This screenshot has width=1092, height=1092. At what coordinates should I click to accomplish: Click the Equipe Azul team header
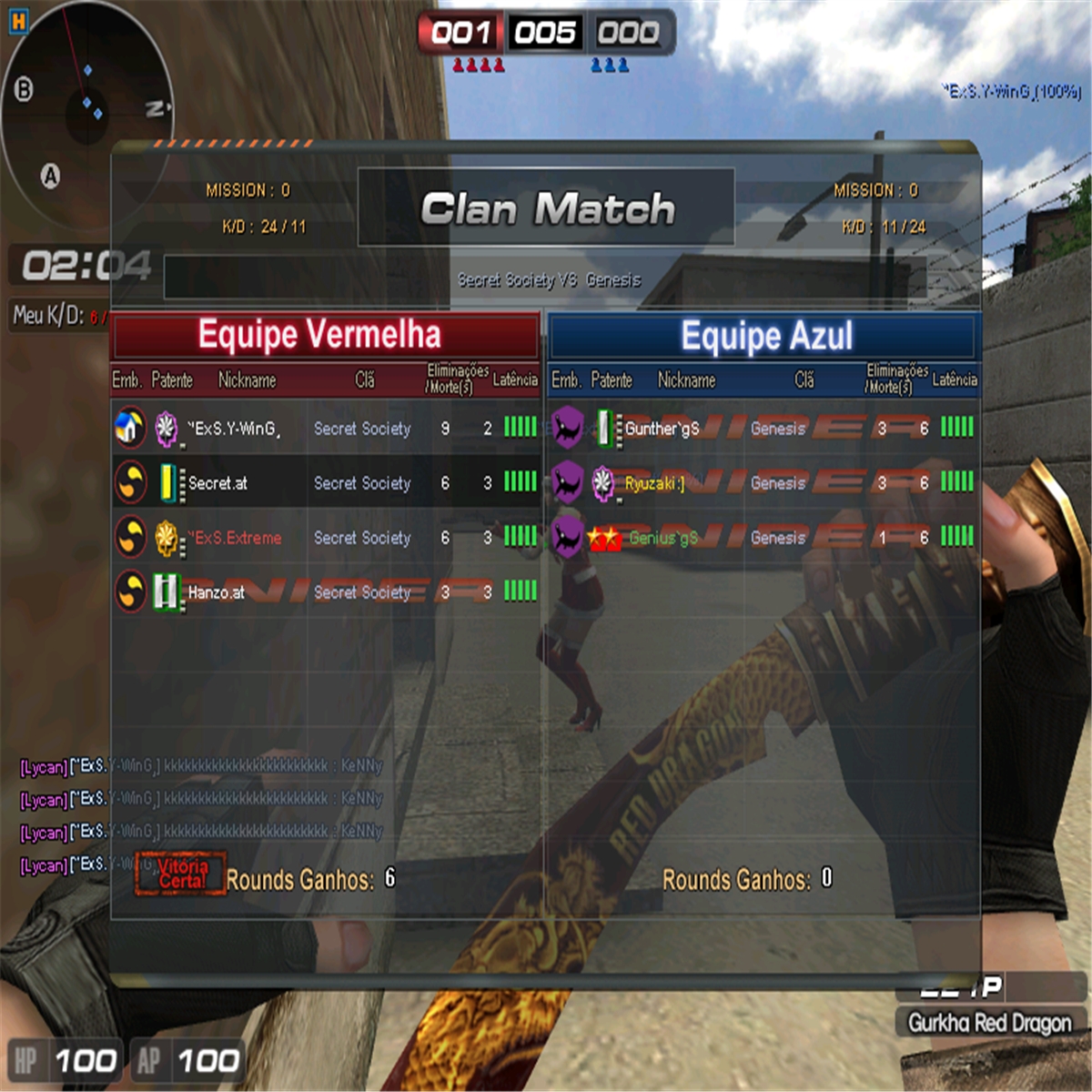764,336
